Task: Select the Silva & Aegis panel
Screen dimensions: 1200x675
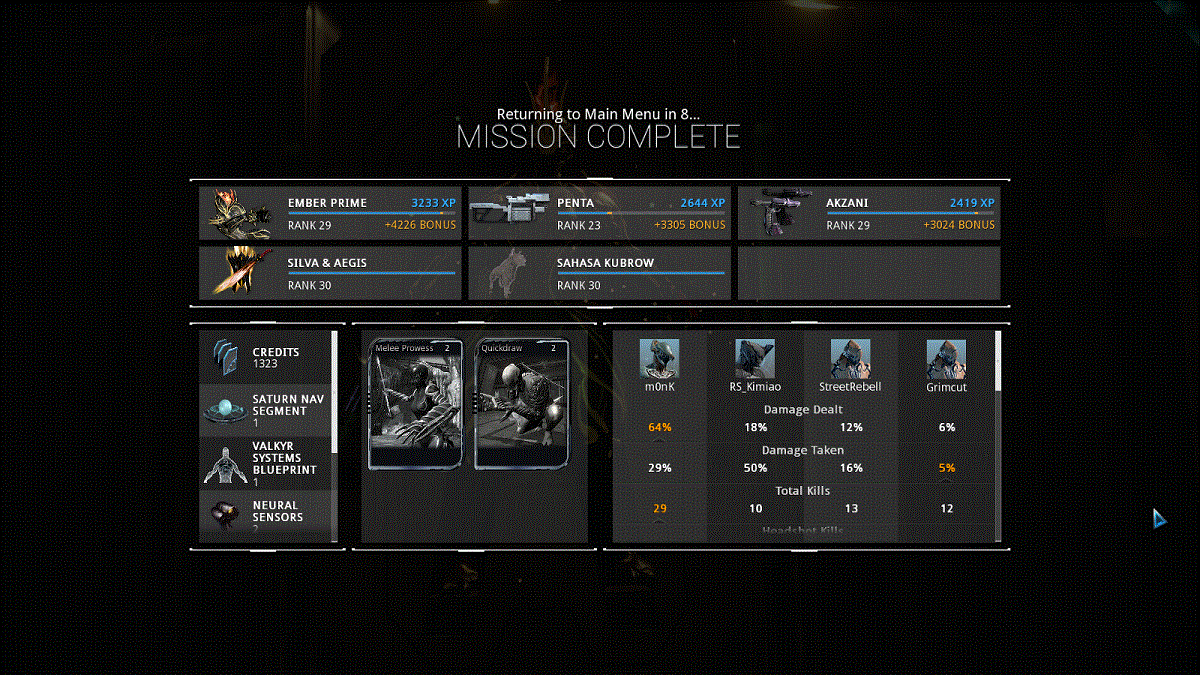Action: (330, 273)
